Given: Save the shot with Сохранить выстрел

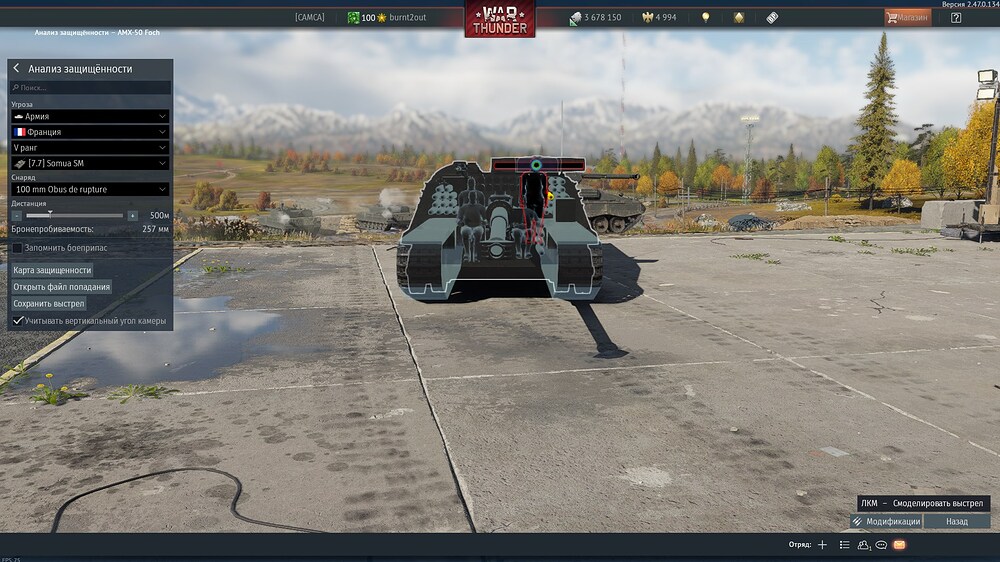Looking at the screenshot, I should click(x=49, y=303).
